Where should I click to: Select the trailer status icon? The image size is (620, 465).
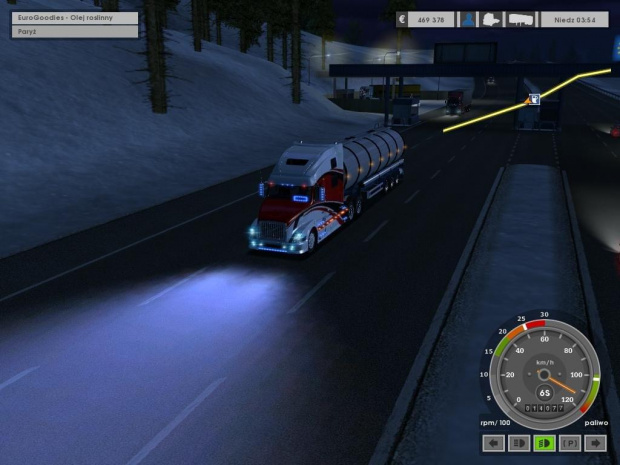pos(520,18)
